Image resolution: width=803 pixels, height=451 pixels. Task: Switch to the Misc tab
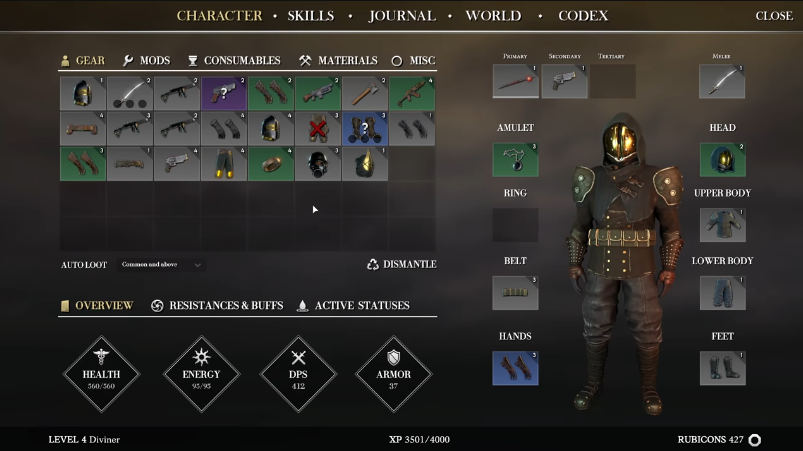[413, 61]
